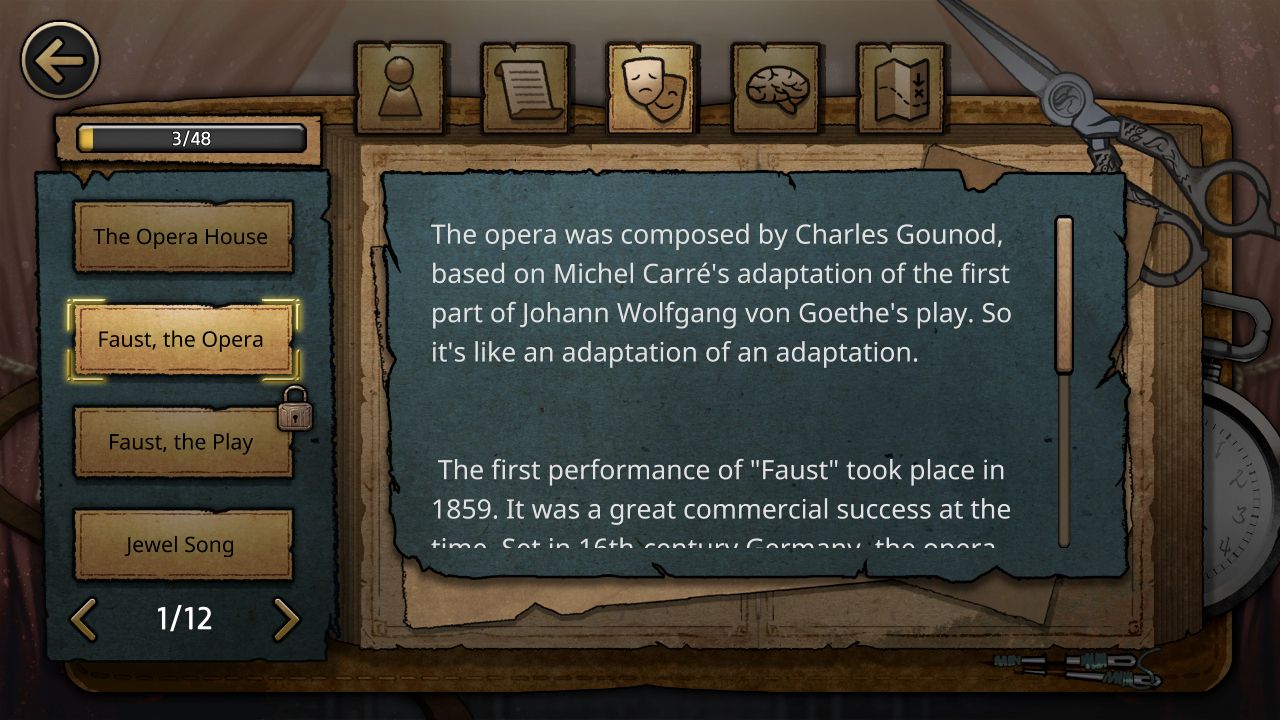The width and height of the screenshot is (1280, 720).
Task: Select The Opera House entry
Action: (182, 237)
